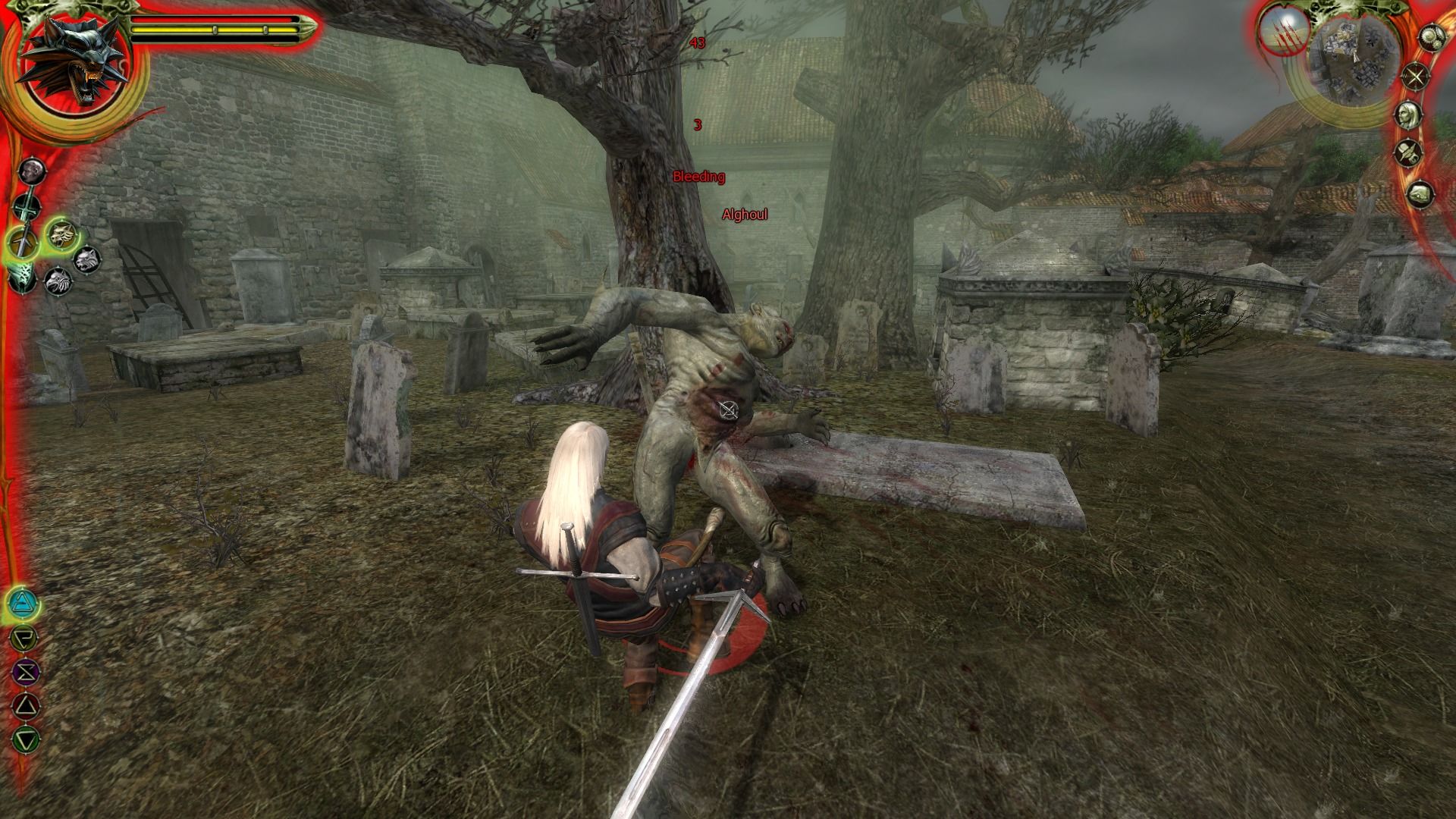Select the red Igni sign icon
The height and width of the screenshot is (819, 1456).
[26, 704]
